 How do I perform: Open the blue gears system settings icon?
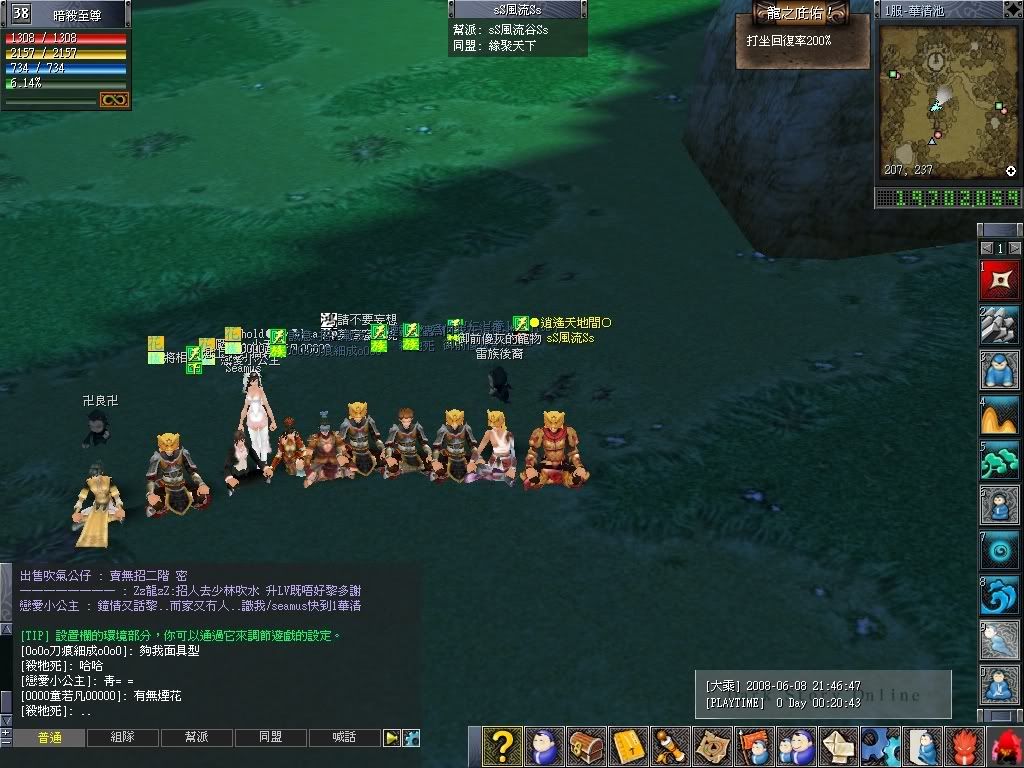point(877,747)
